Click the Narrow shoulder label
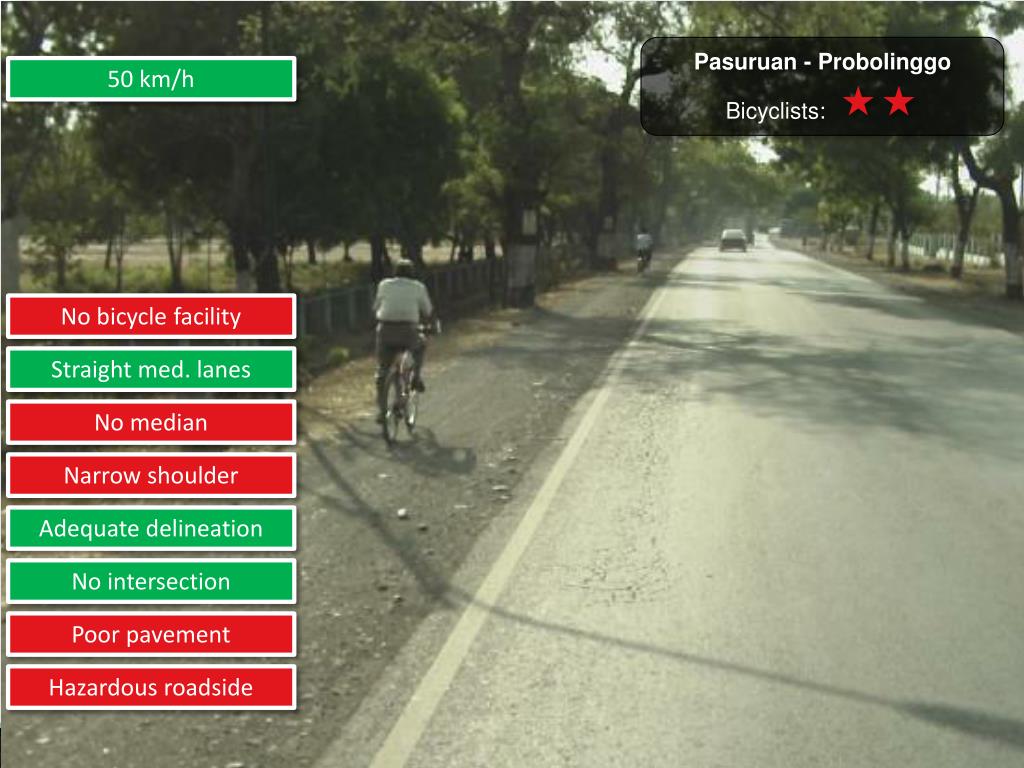Viewport: 1024px width, 768px height. (x=151, y=476)
